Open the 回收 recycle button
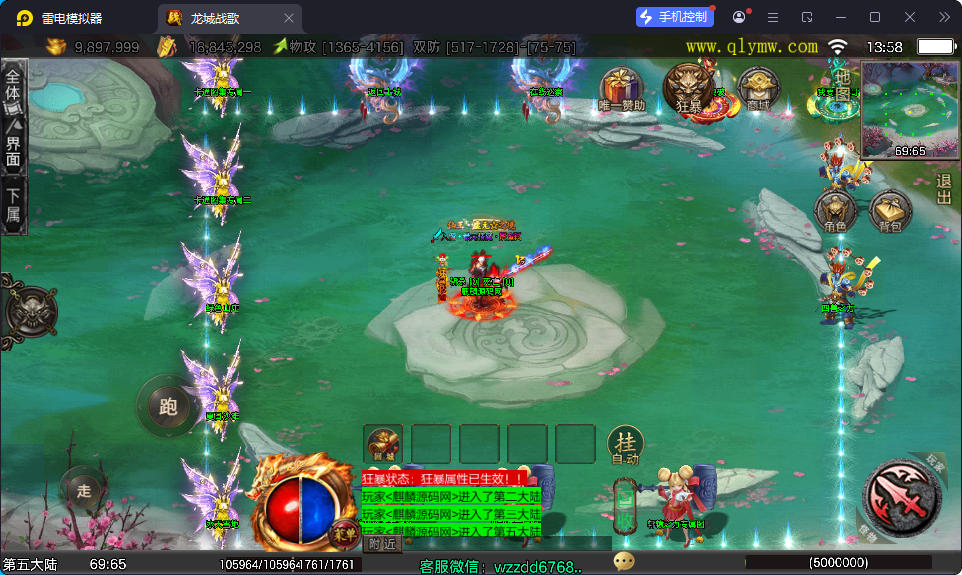 [x=625, y=513]
